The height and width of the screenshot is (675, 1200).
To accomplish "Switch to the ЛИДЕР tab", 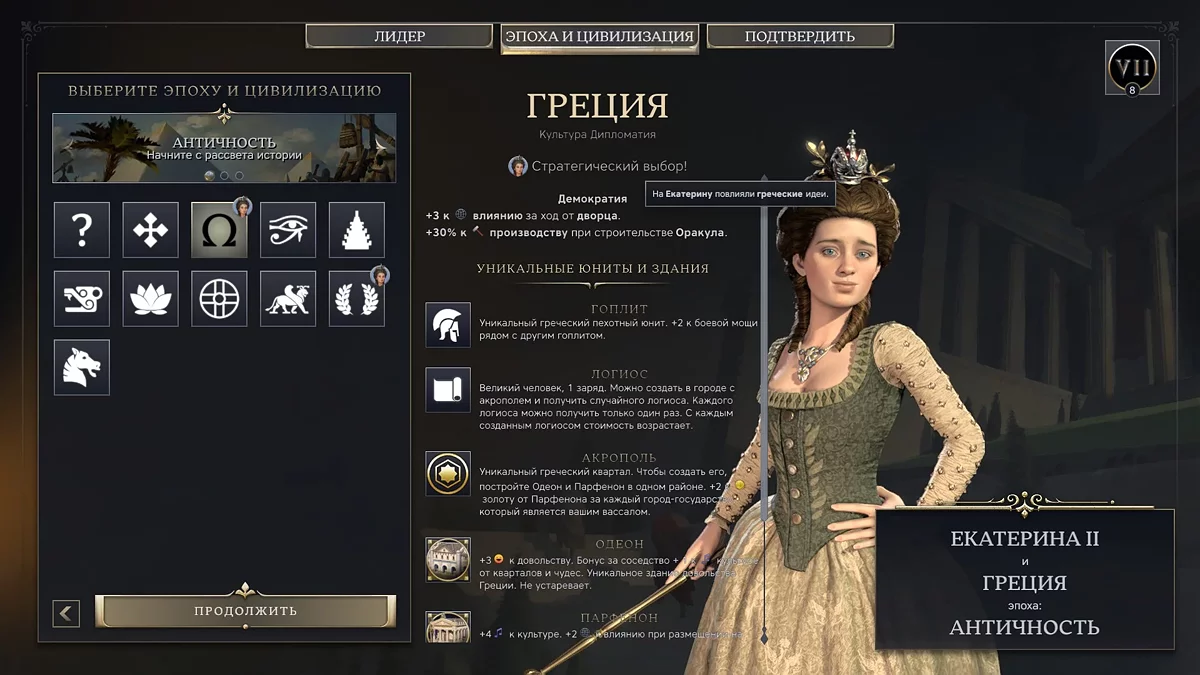I will pos(400,37).
